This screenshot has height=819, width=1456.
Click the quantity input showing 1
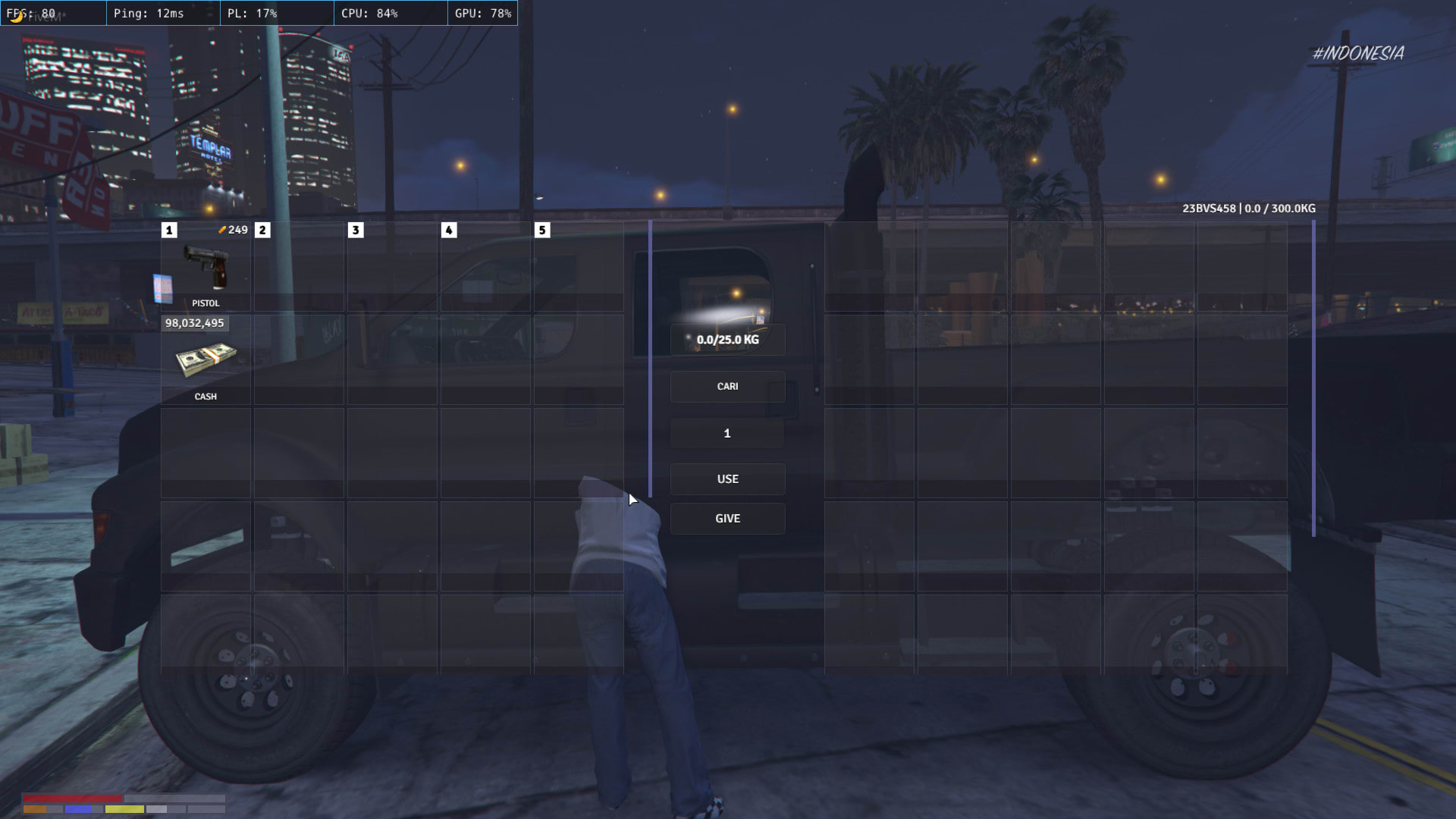click(727, 433)
